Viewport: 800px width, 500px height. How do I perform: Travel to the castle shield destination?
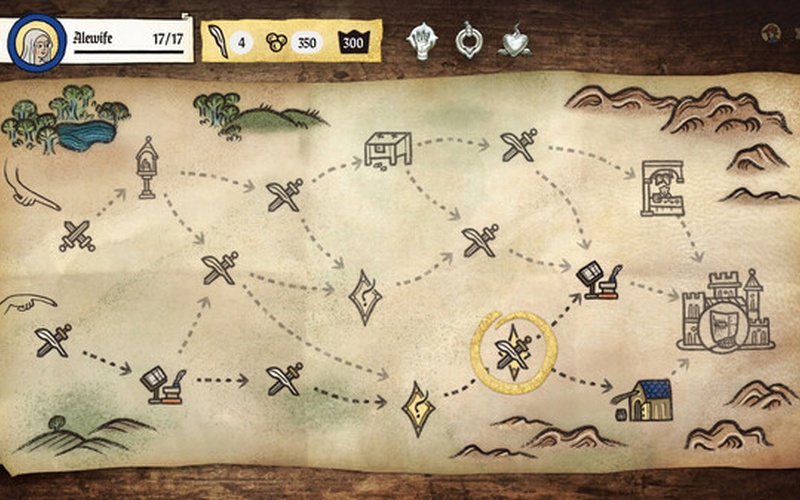(725, 313)
